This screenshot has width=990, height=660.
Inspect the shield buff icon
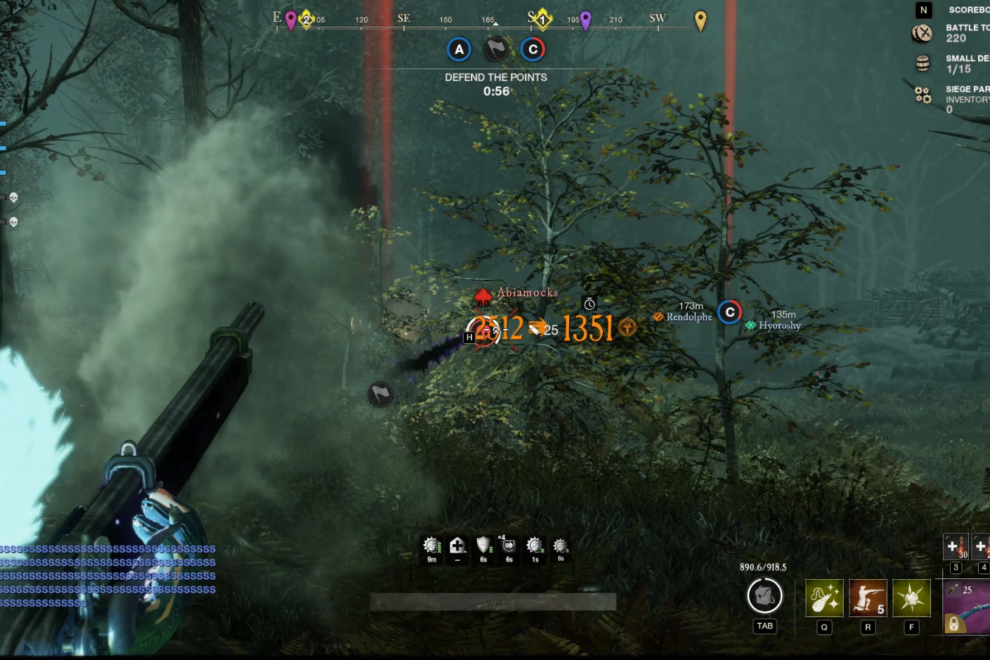point(483,546)
